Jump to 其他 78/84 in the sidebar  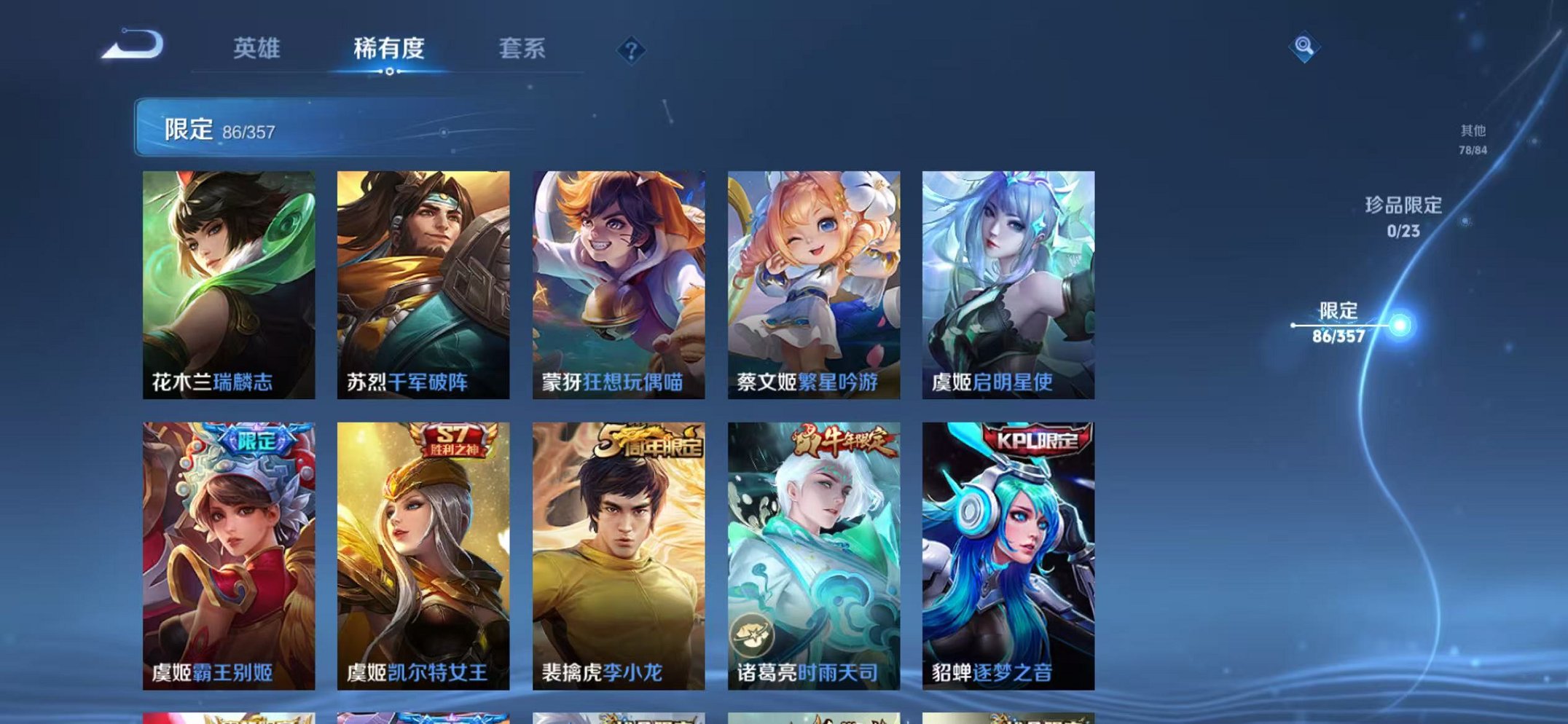click(1473, 138)
